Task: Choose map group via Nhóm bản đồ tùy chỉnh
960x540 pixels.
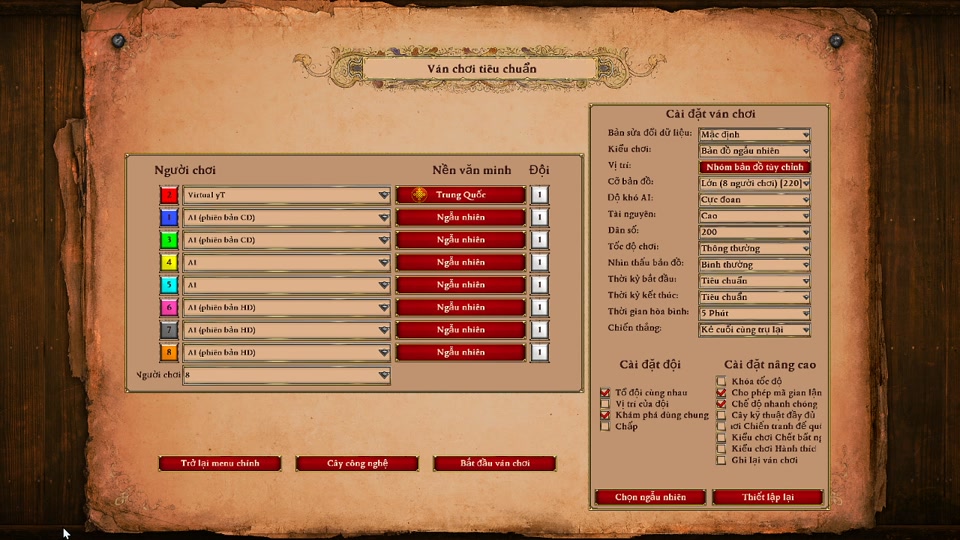Action: [754, 167]
